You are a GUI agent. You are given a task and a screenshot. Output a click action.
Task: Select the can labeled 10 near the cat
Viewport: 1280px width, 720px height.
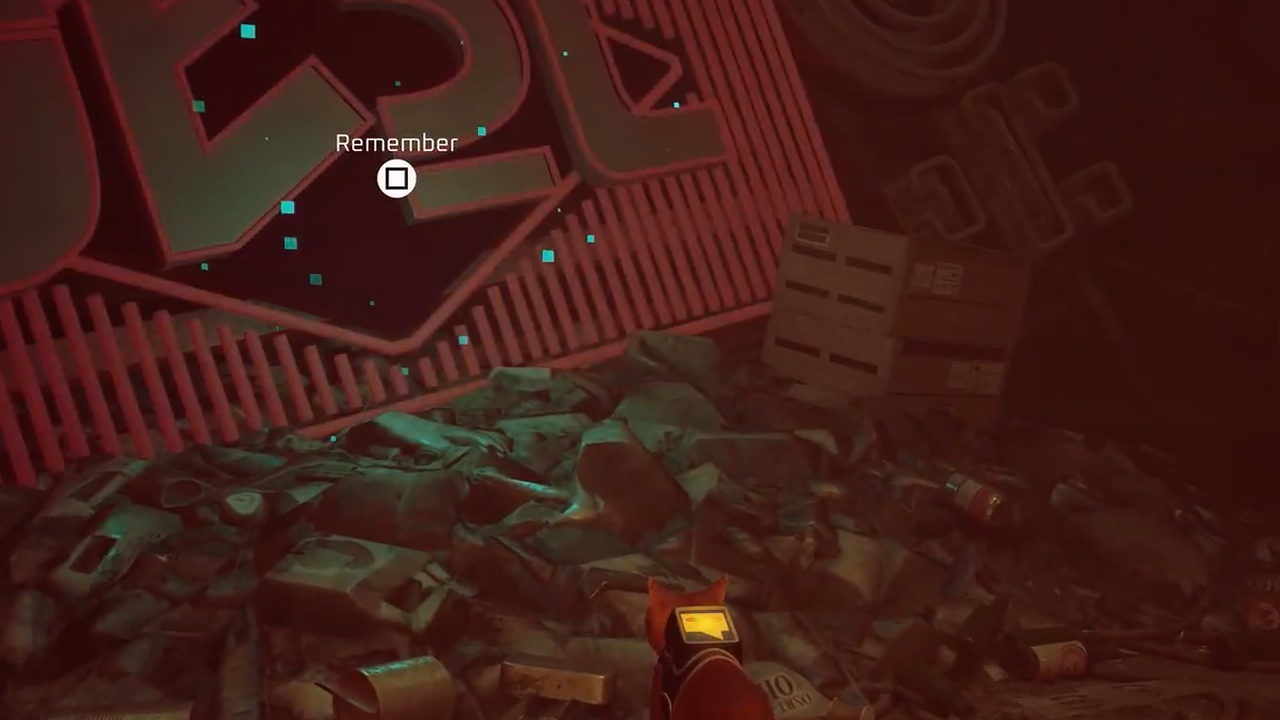[783, 685]
